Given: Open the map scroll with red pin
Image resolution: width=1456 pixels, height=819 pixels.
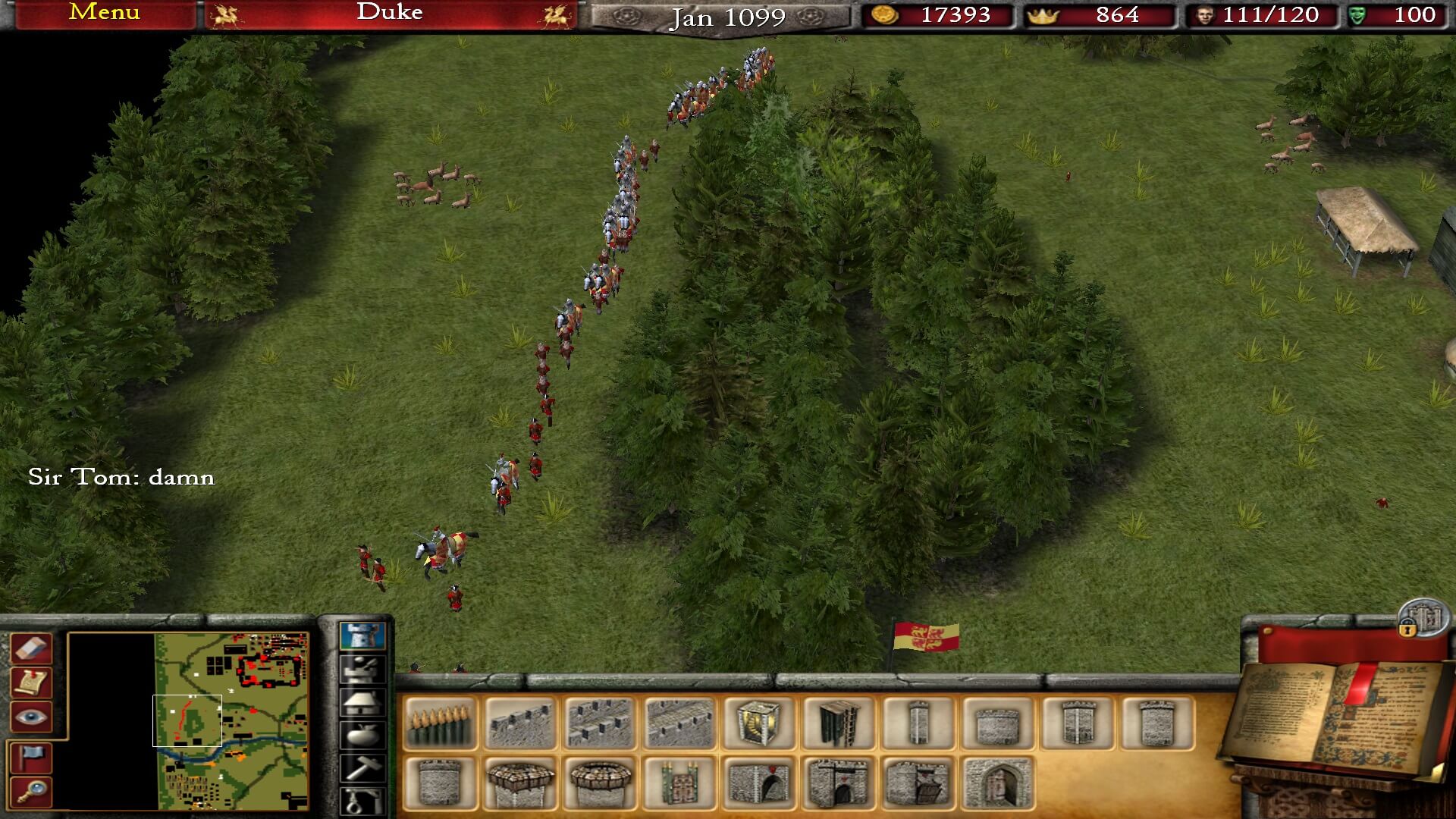Looking at the screenshot, I should (32, 682).
